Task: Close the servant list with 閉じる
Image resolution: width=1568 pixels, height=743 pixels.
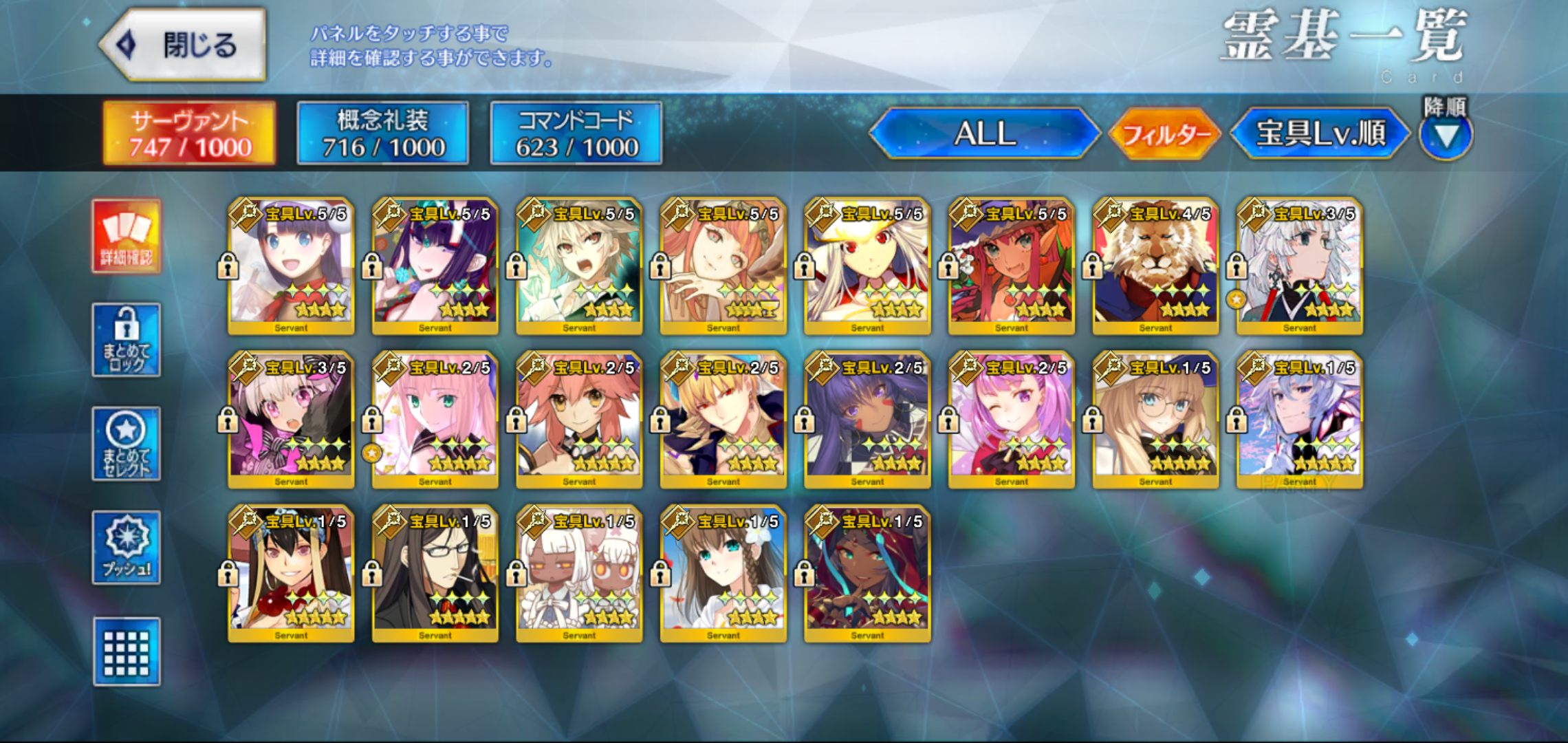Action: pyautogui.click(x=183, y=45)
